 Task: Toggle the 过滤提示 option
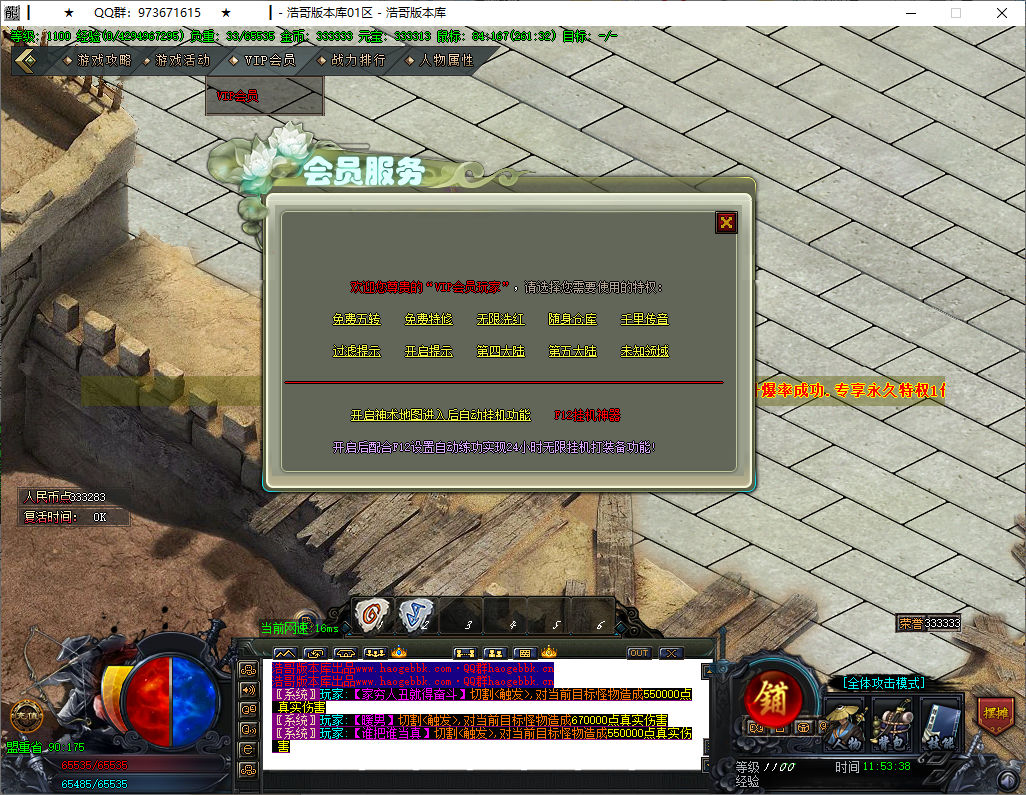[356, 351]
